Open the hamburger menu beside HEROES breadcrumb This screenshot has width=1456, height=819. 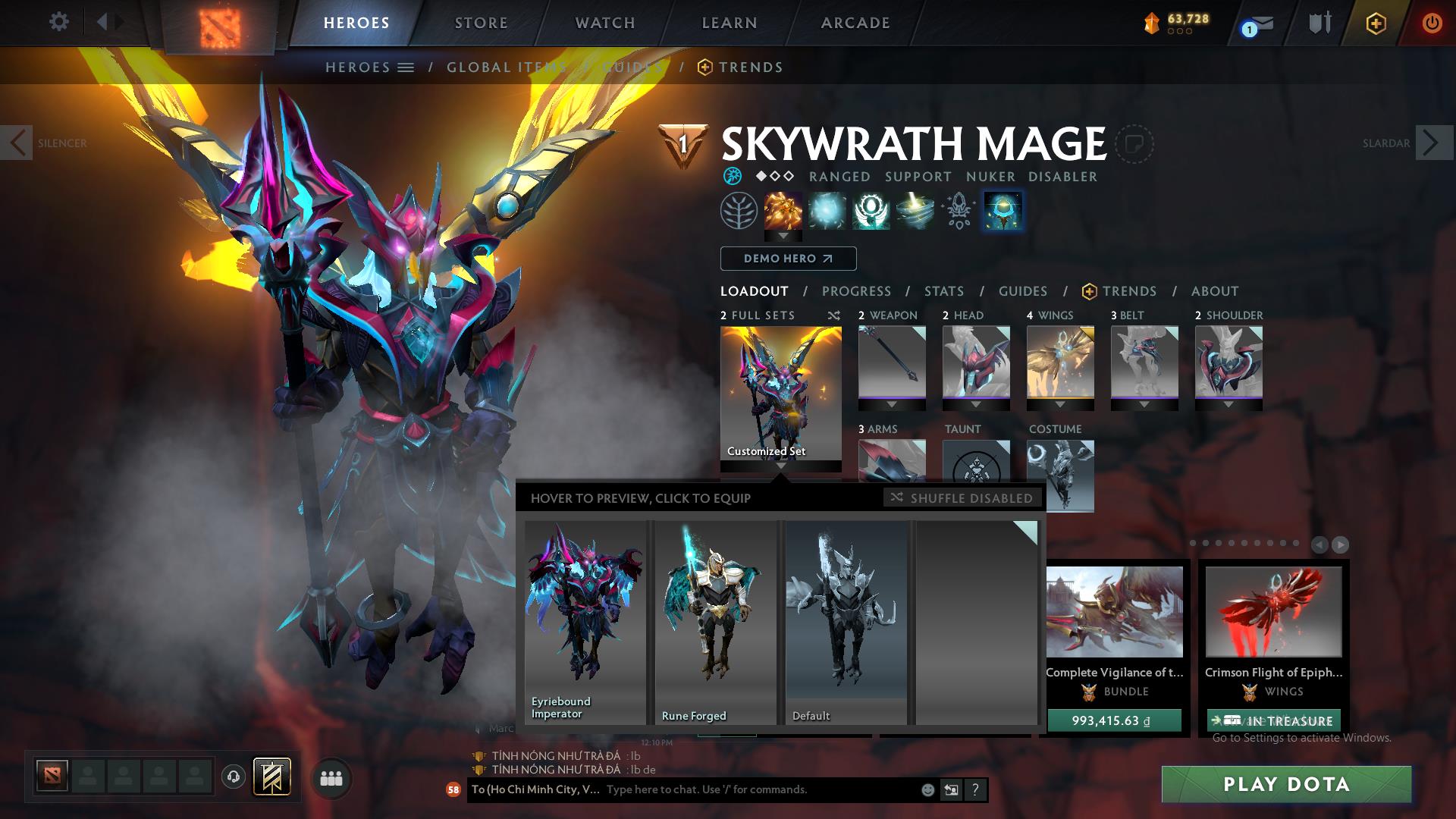[407, 67]
